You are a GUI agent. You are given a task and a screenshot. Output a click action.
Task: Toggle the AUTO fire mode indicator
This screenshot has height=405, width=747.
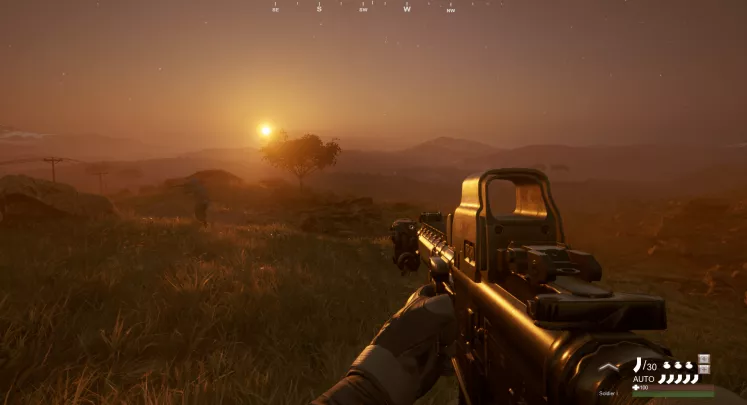click(x=643, y=379)
